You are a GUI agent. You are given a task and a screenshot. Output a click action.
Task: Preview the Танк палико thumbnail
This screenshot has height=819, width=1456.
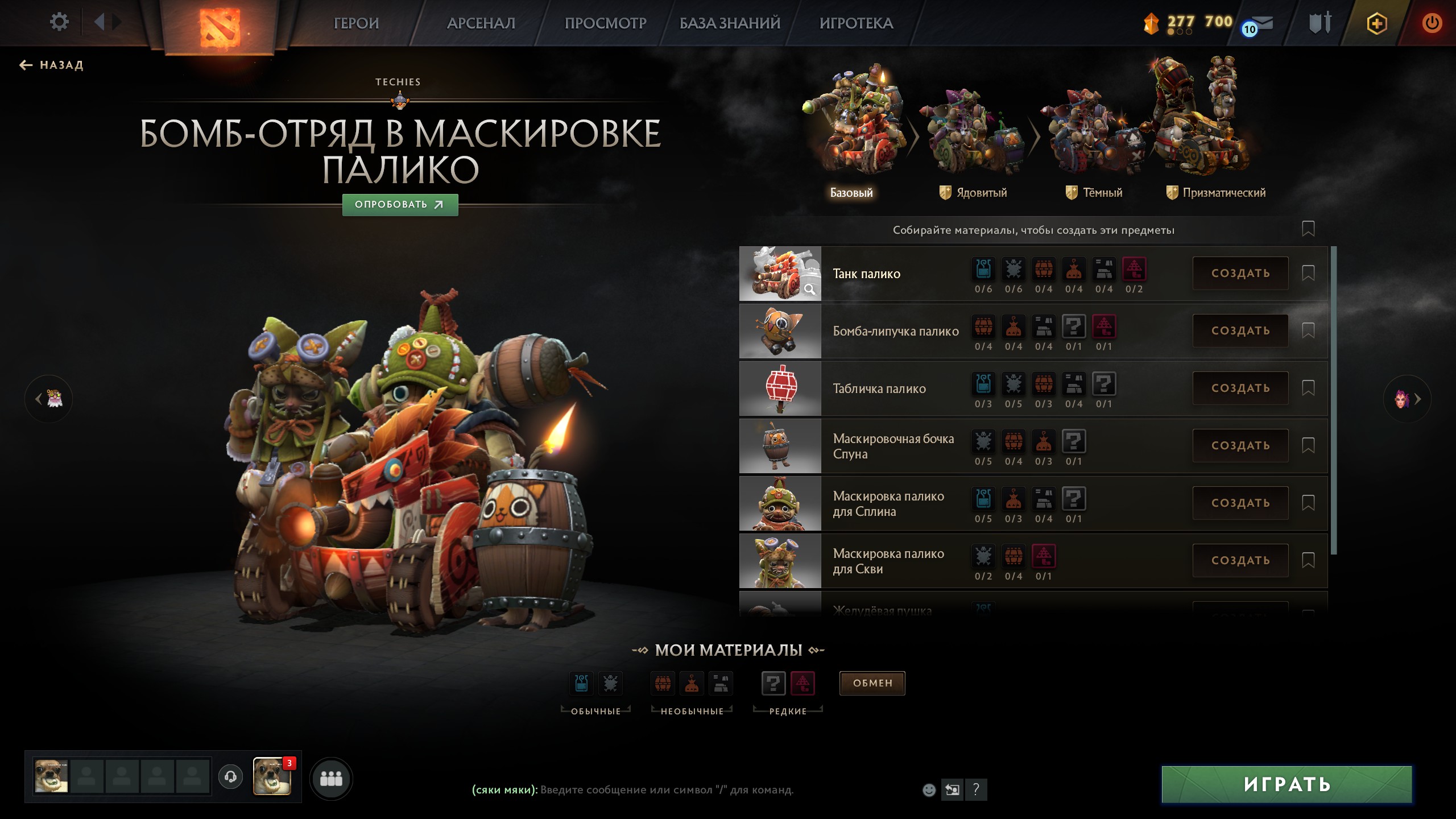(x=780, y=274)
